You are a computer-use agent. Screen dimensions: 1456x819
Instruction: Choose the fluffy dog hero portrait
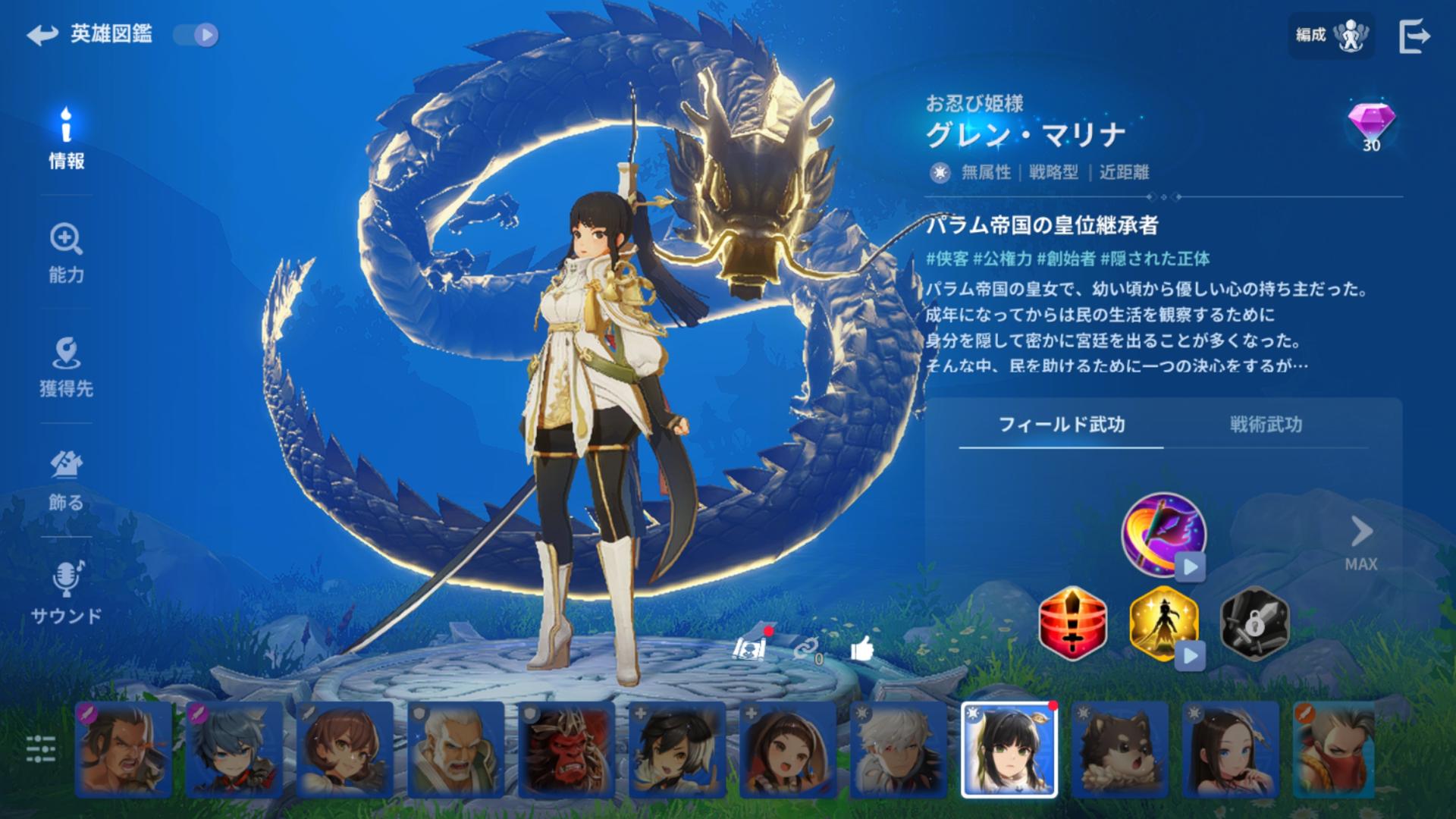tap(1119, 749)
